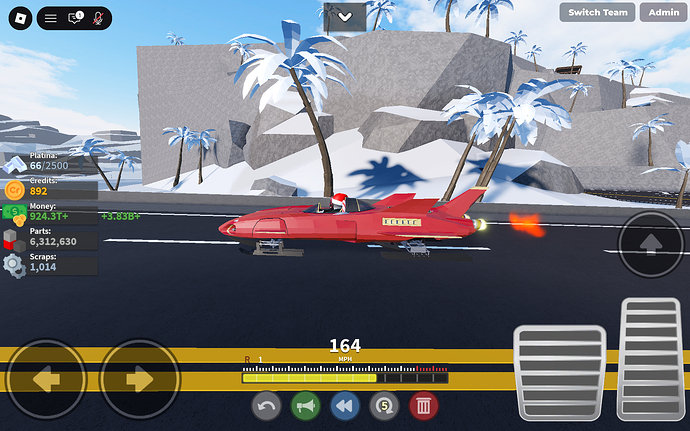The image size is (690, 431).
Task: Open the Roblox logo menu
Action: [18, 18]
